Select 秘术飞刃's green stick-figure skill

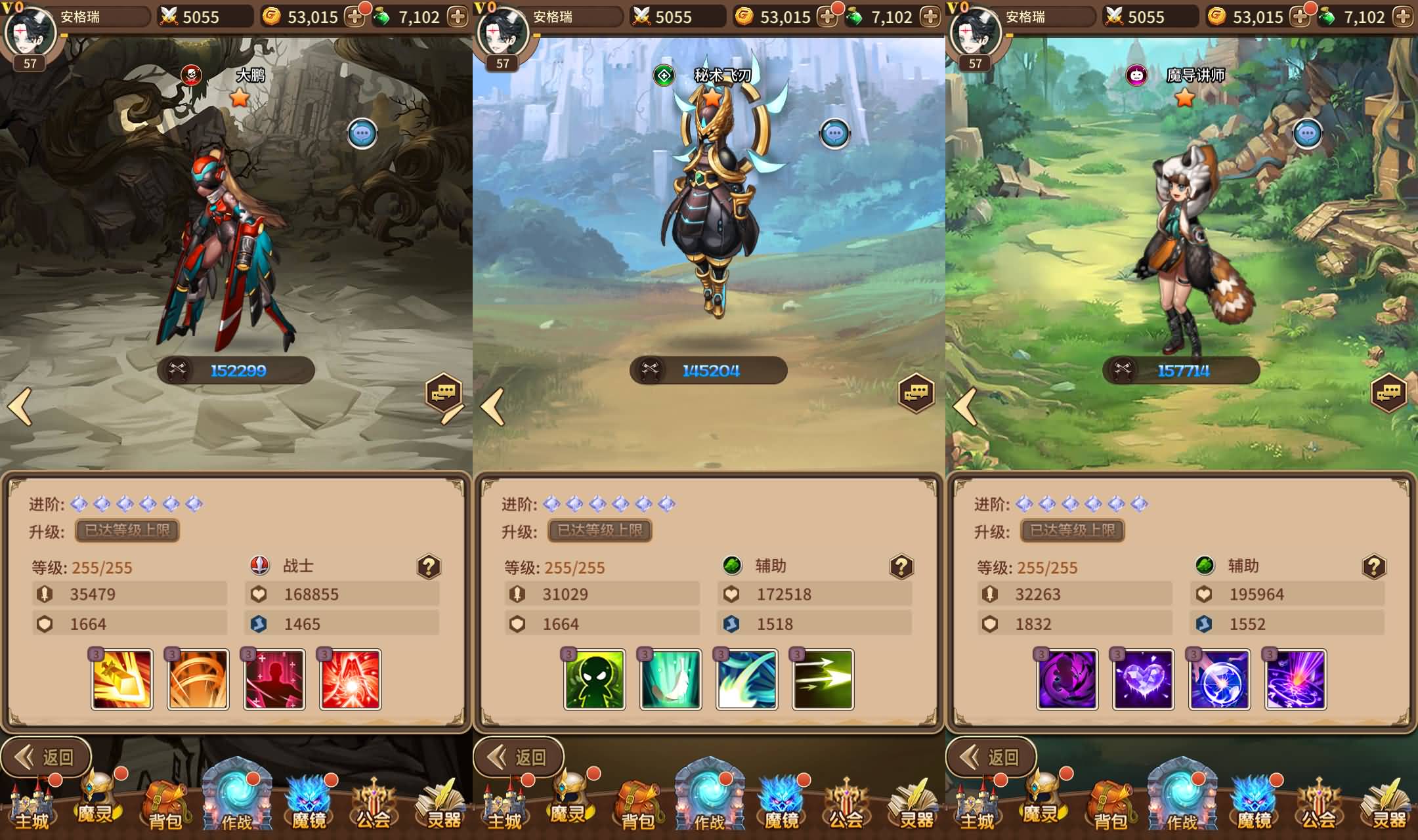point(595,680)
